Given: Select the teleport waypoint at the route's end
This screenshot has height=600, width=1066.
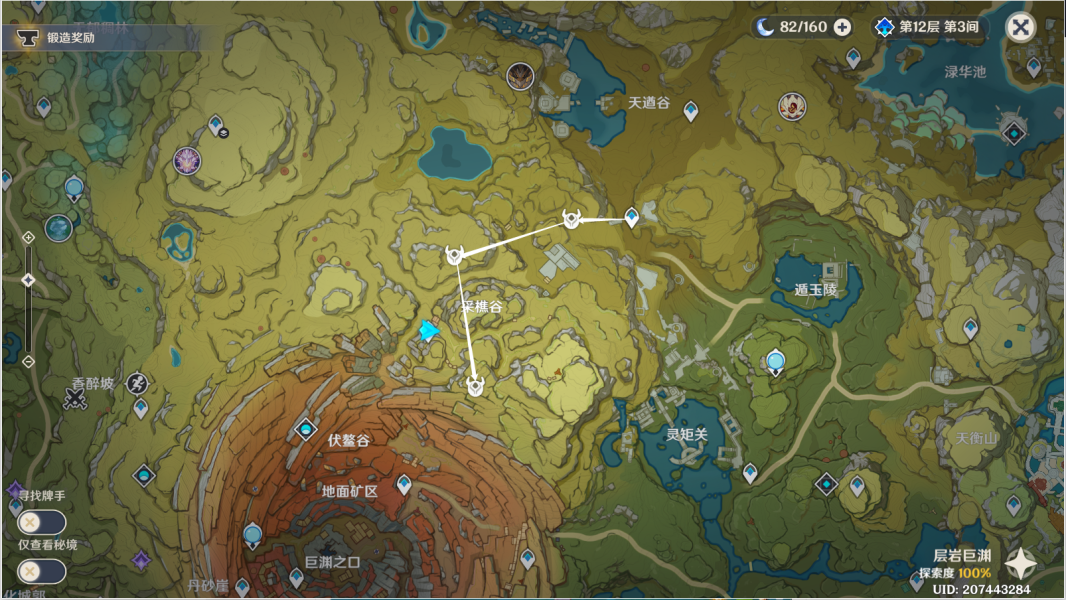Looking at the screenshot, I should tap(631, 217).
